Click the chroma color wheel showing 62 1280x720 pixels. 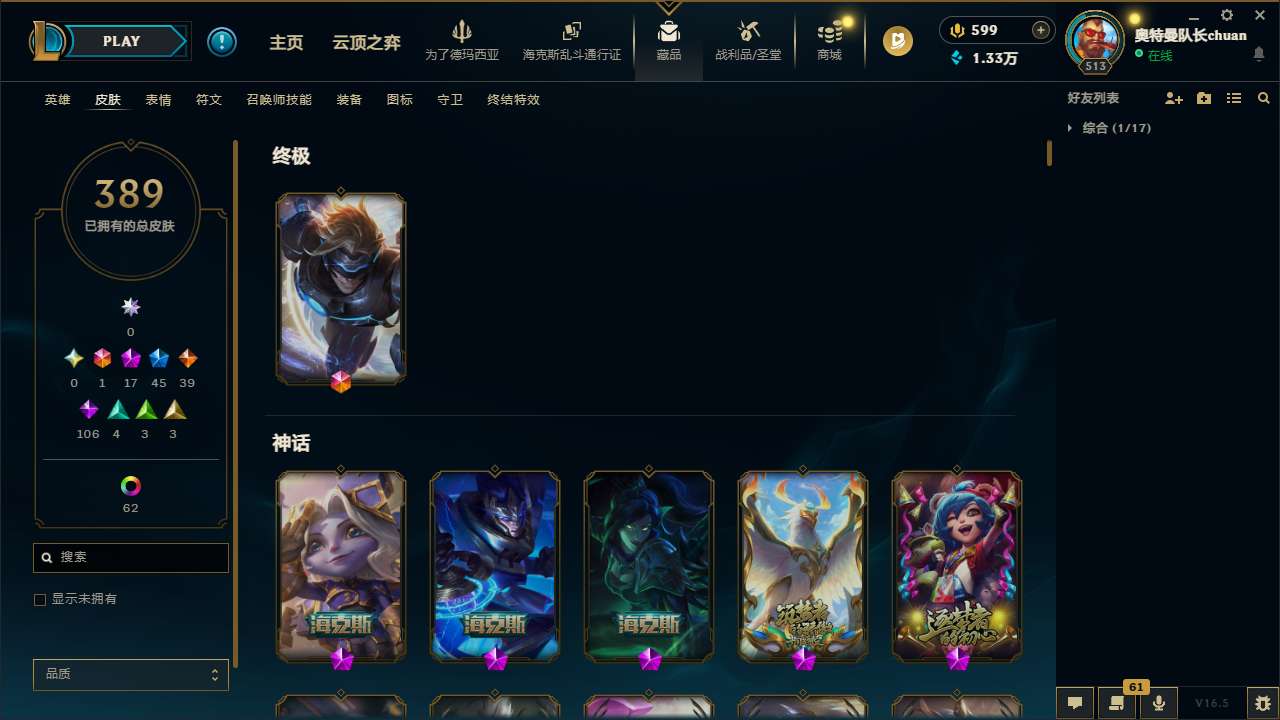pyautogui.click(x=130, y=486)
